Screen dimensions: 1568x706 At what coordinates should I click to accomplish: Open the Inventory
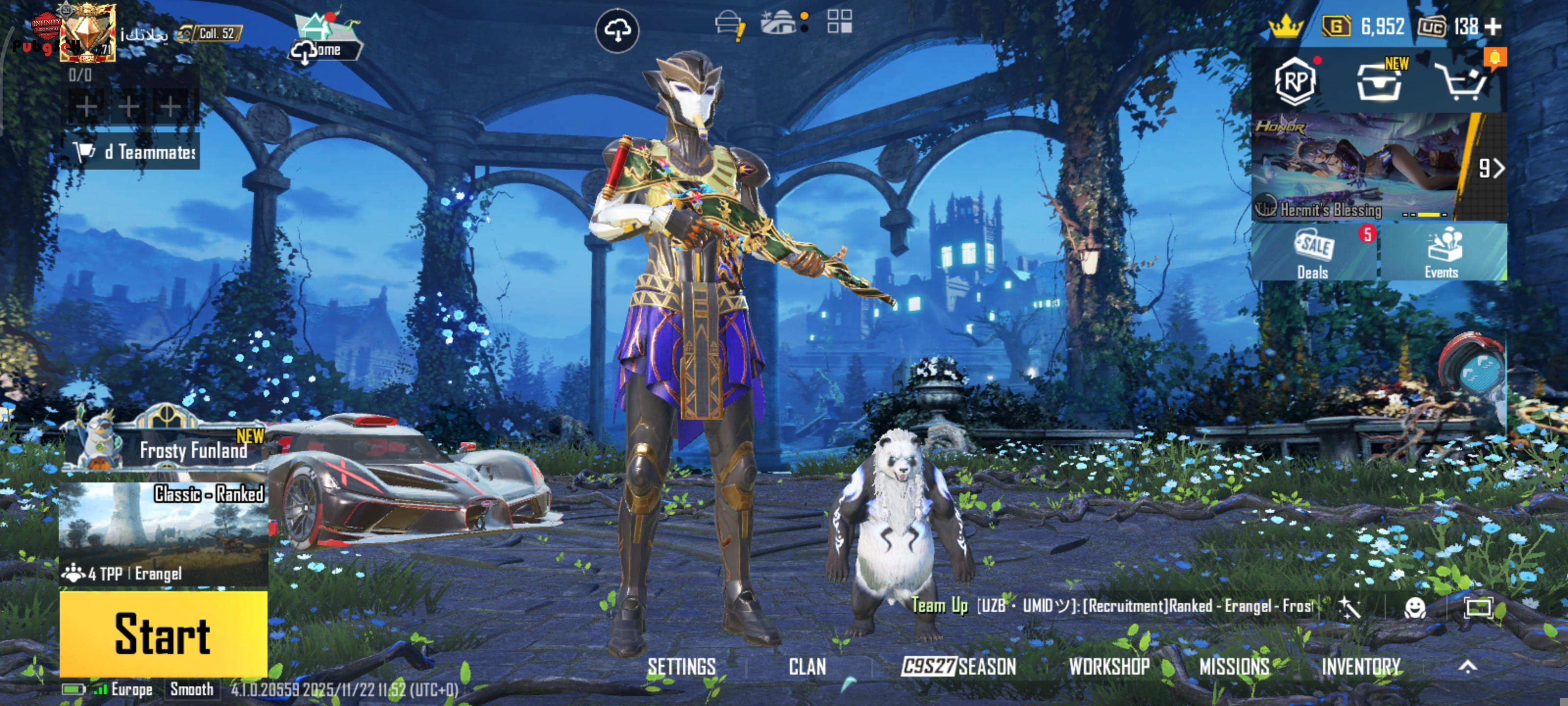(1360, 667)
